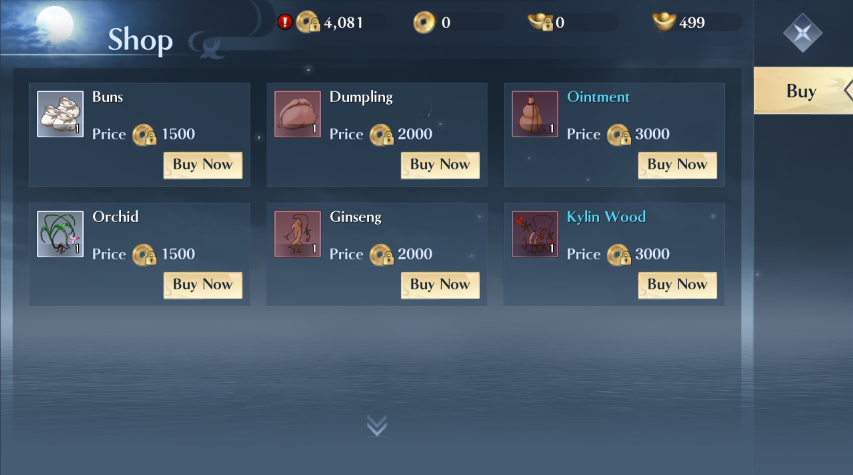The image size is (853, 475).
Task: View the Ginseng root icon
Action: (297, 234)
